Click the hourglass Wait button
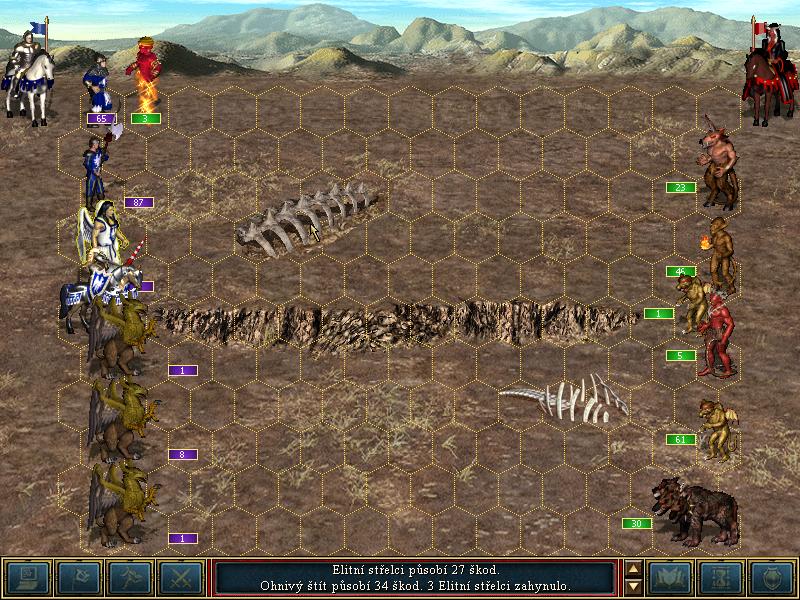Viewport: 800px width, 600px height. point(721,577)
